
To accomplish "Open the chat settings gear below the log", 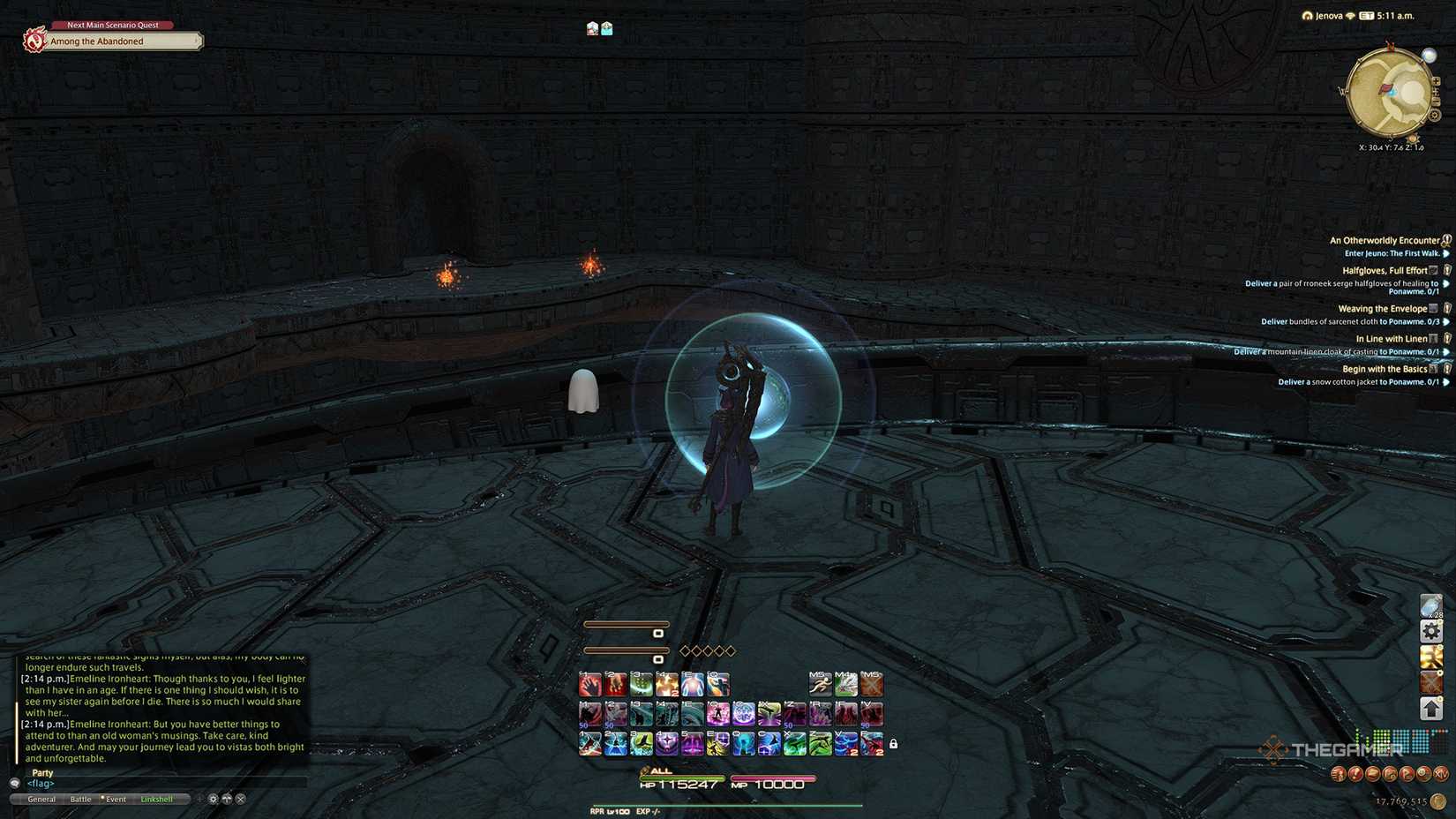I will (212, 799).
